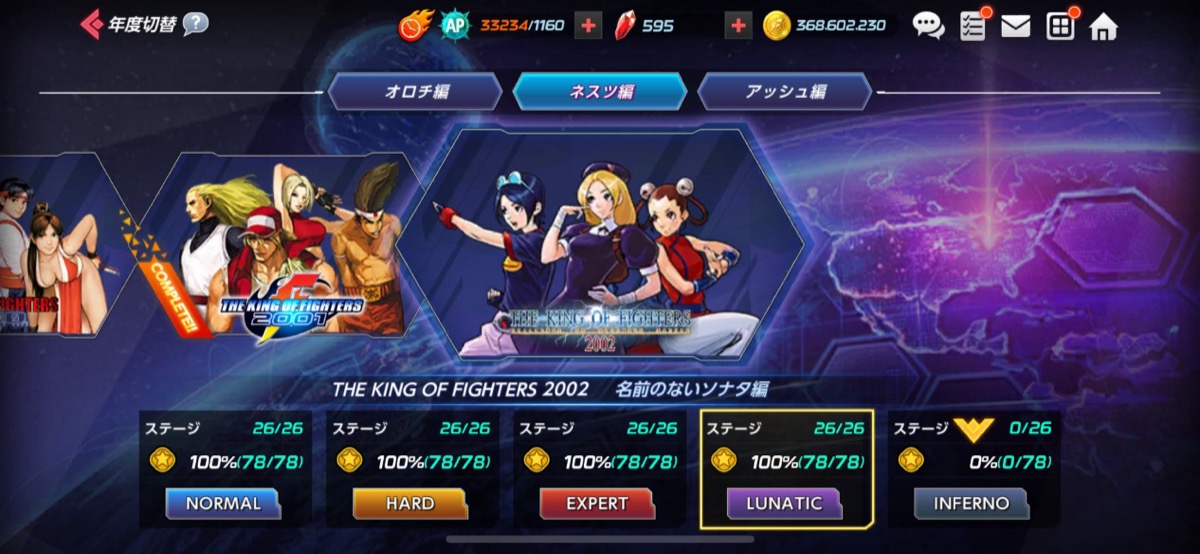
Task: Choose INFERNO difficulty
Action: point(972,503)
